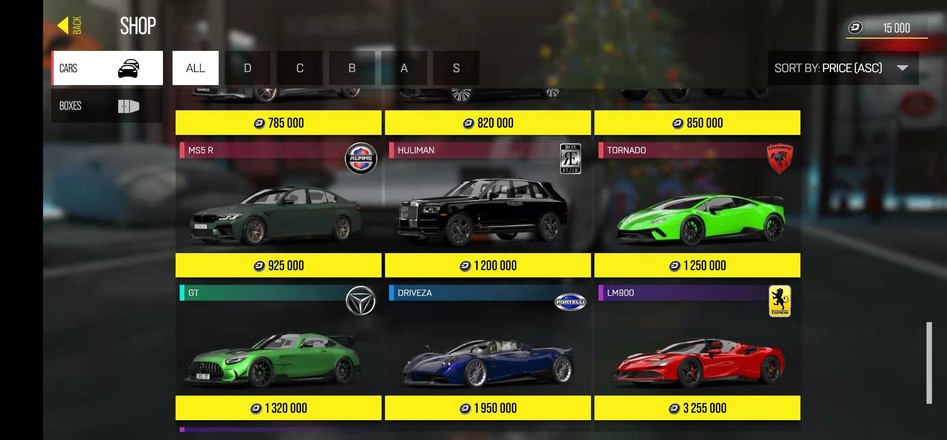Filter cars by class C
Screen dimensions: 947x440
[300, 68]
